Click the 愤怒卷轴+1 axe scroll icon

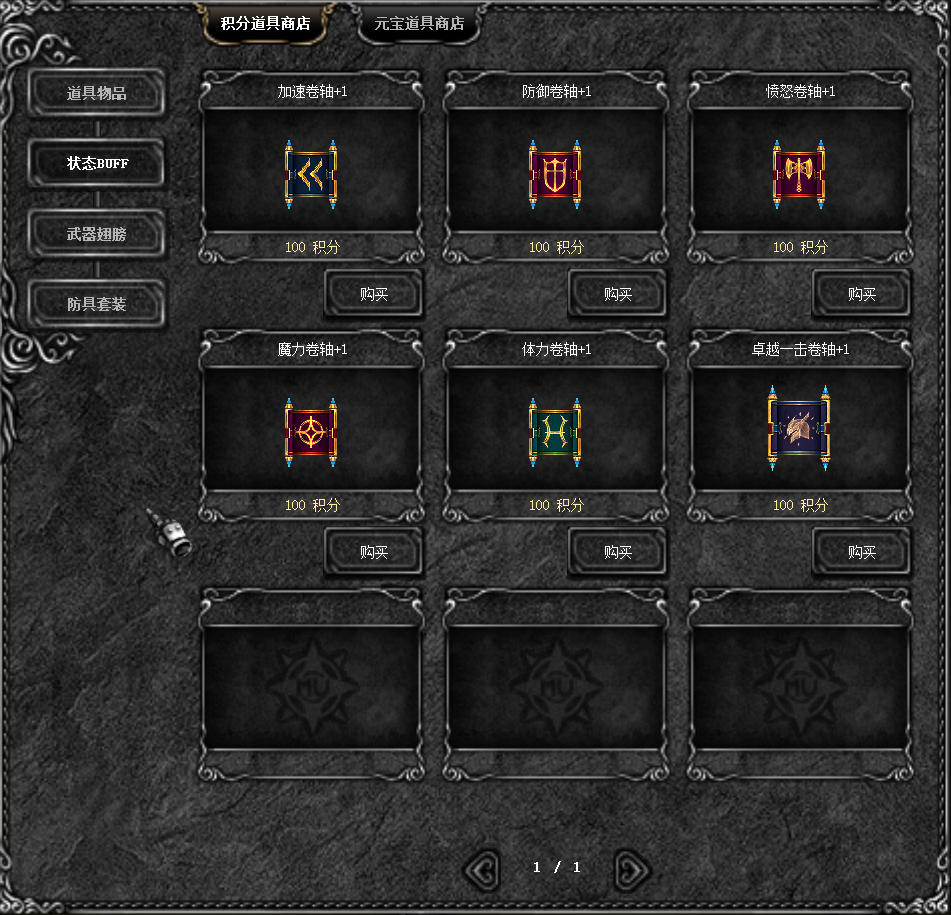pyautogui.click(x=799, y=174)
